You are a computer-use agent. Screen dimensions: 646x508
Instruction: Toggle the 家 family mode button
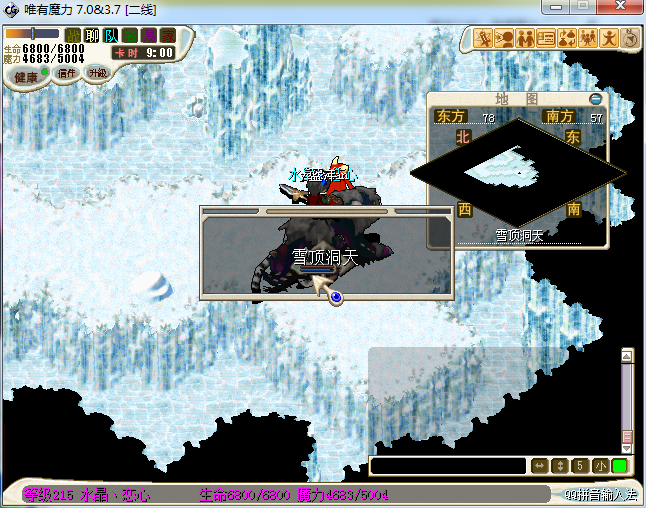click(x=167, y=36)
